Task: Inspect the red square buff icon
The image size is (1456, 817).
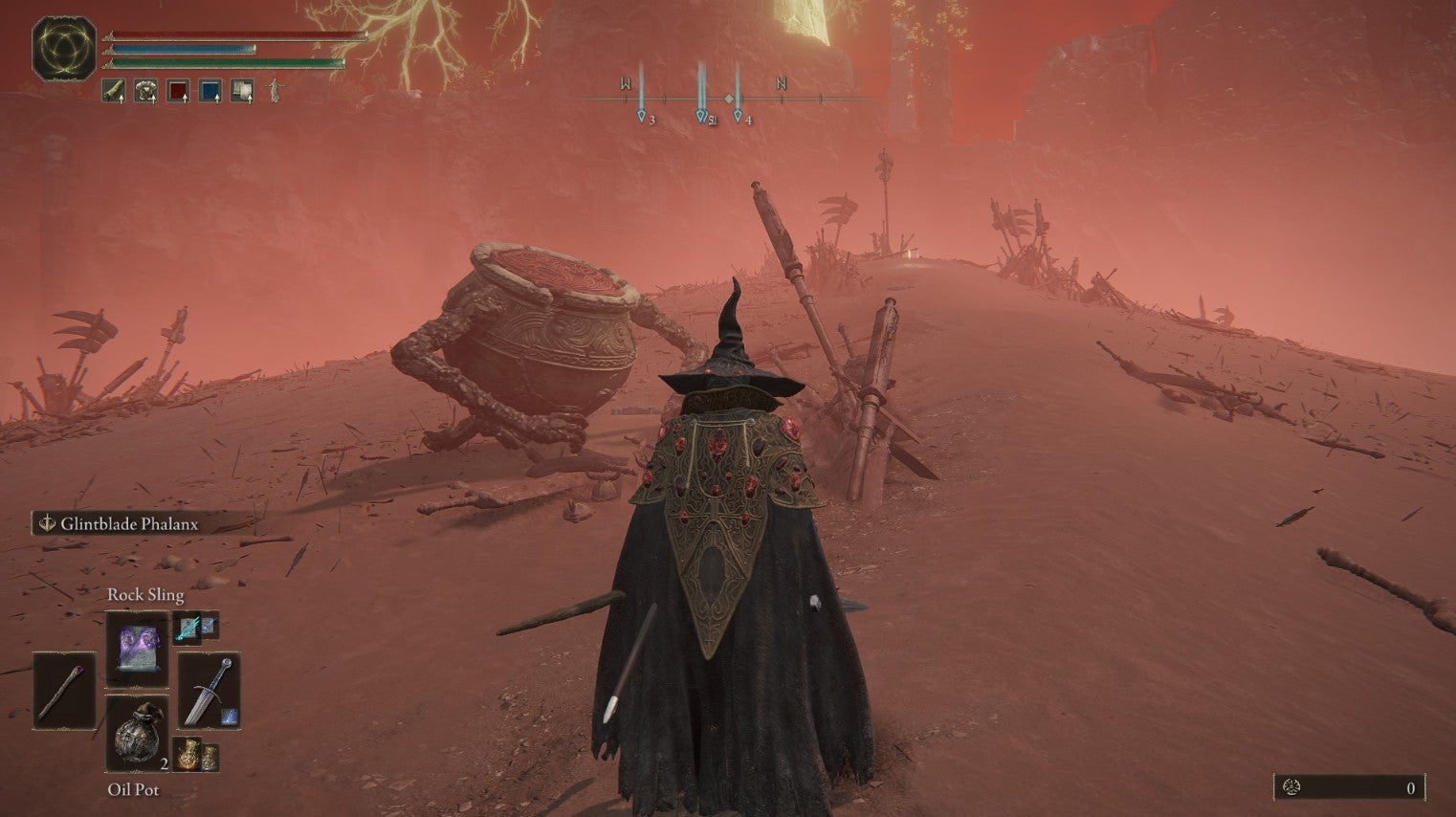Action: [178, 91]
